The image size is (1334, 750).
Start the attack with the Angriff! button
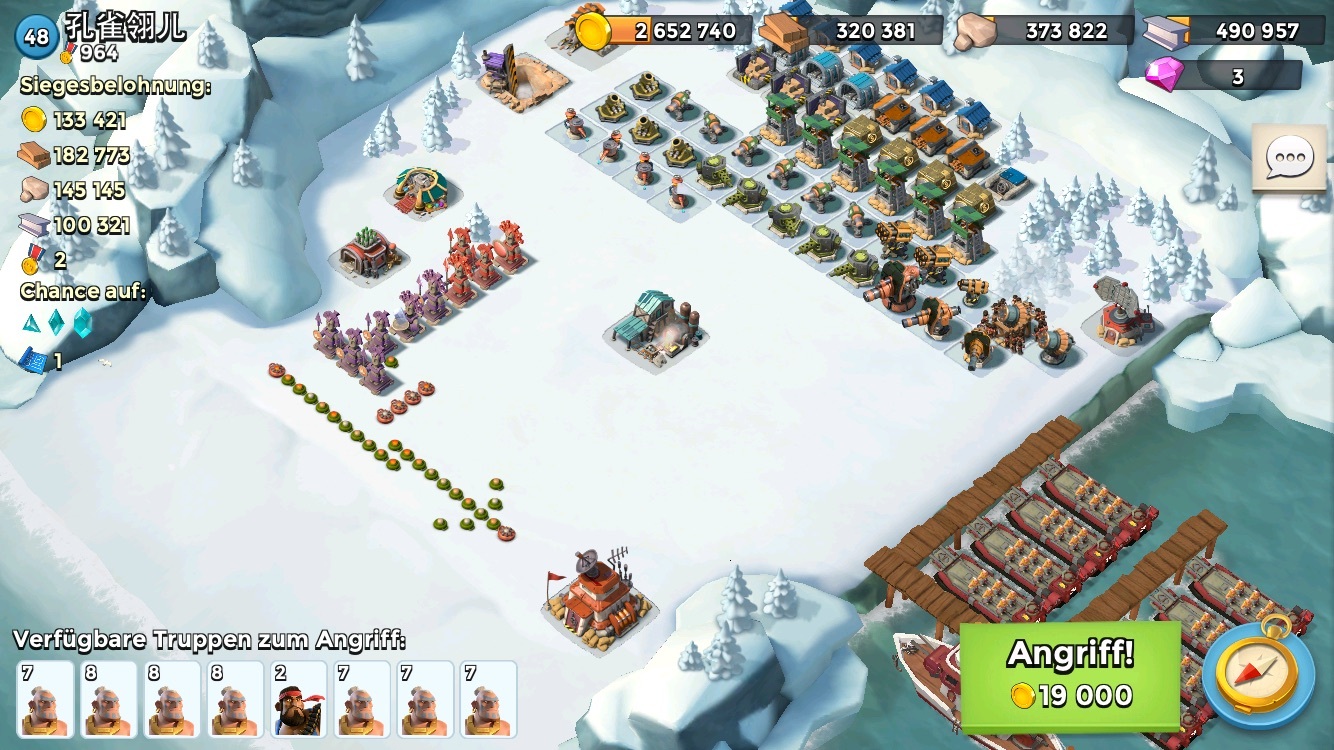click(1070, 675)
